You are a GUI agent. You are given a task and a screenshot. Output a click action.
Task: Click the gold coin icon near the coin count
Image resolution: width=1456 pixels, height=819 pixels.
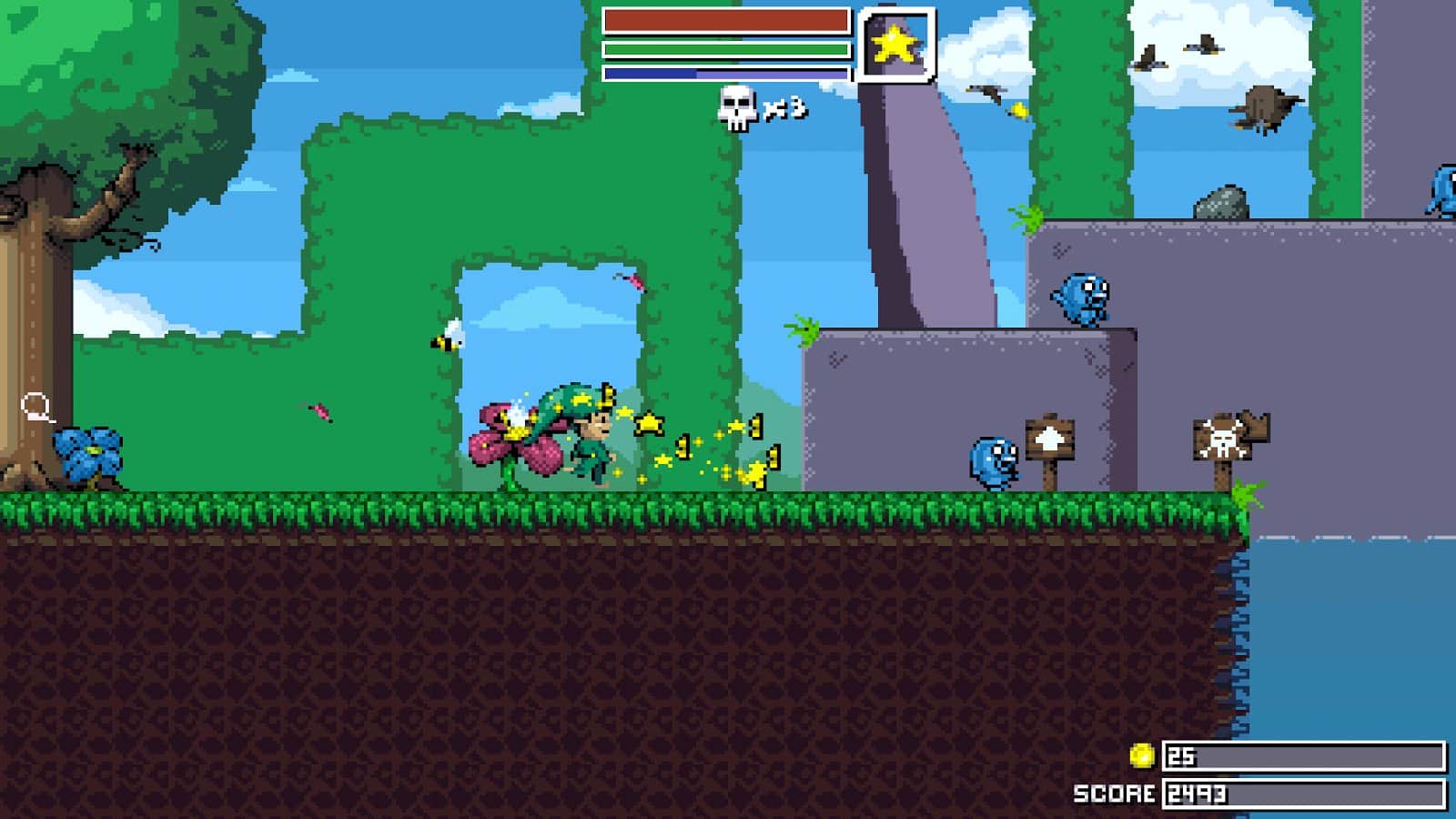(x=1144, y=753)
